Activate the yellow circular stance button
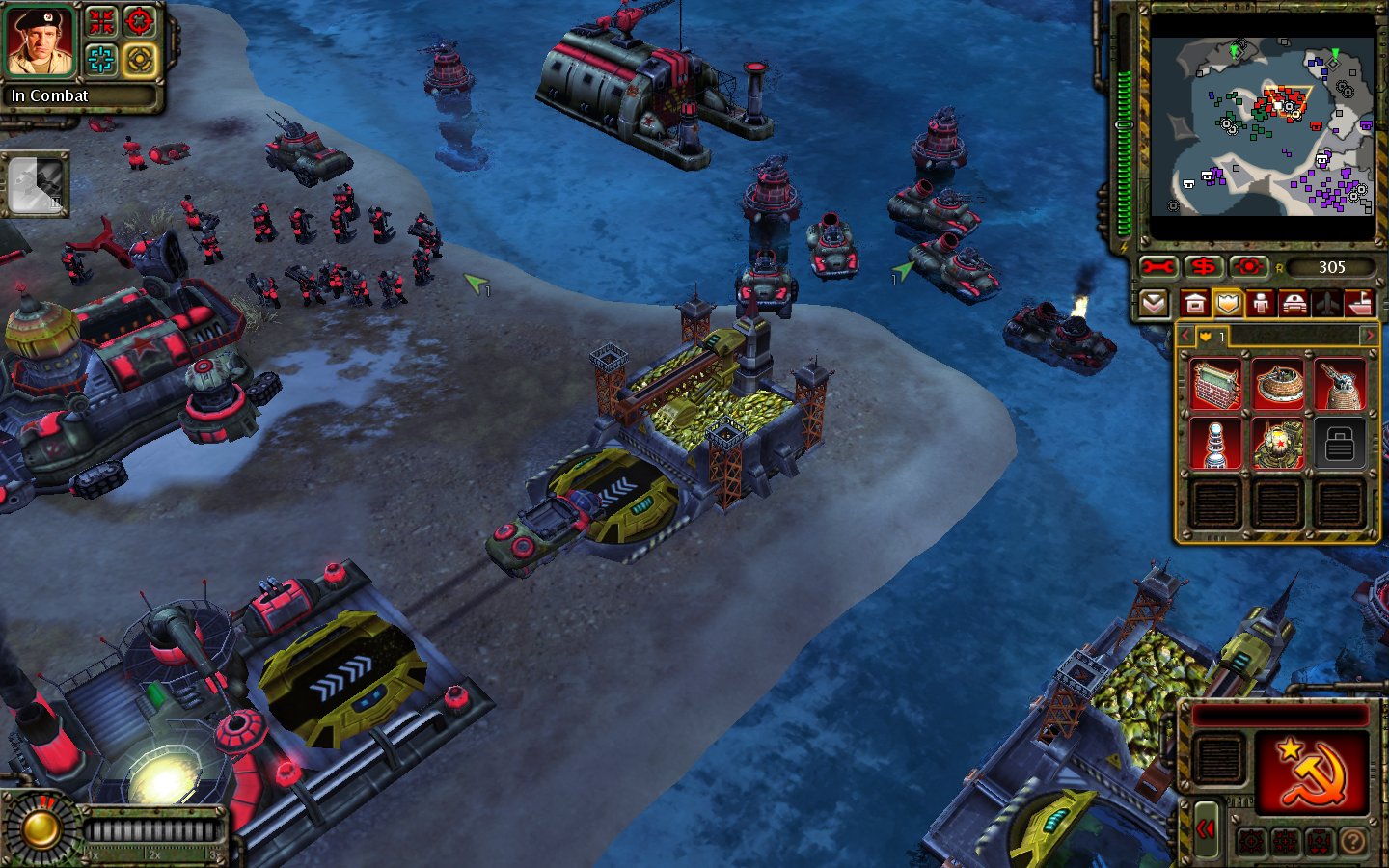Image resolution: width=1389 pixels, height=868 pixels. tap(140, 60)
